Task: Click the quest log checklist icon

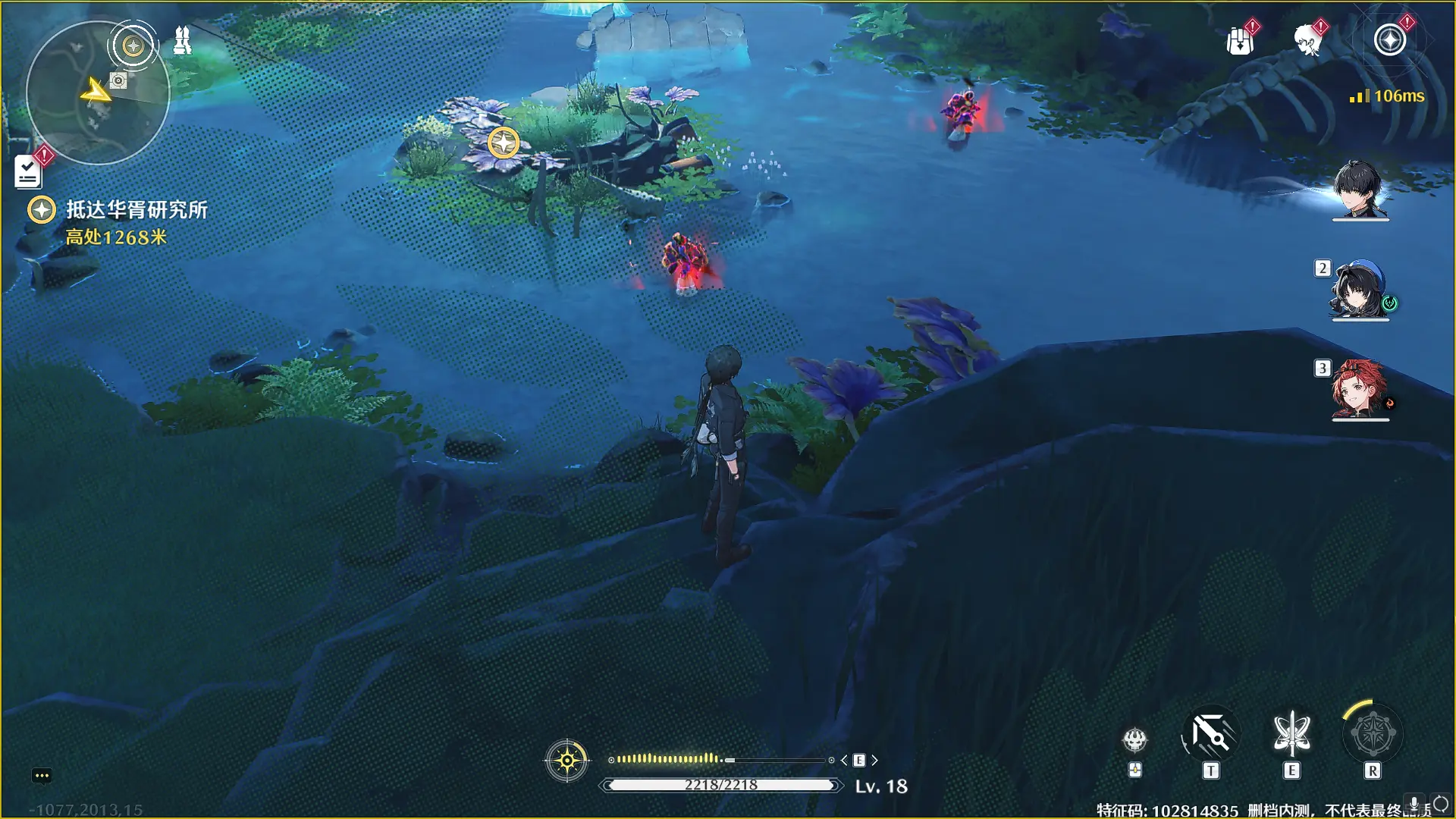Action: tap(28, 171)
